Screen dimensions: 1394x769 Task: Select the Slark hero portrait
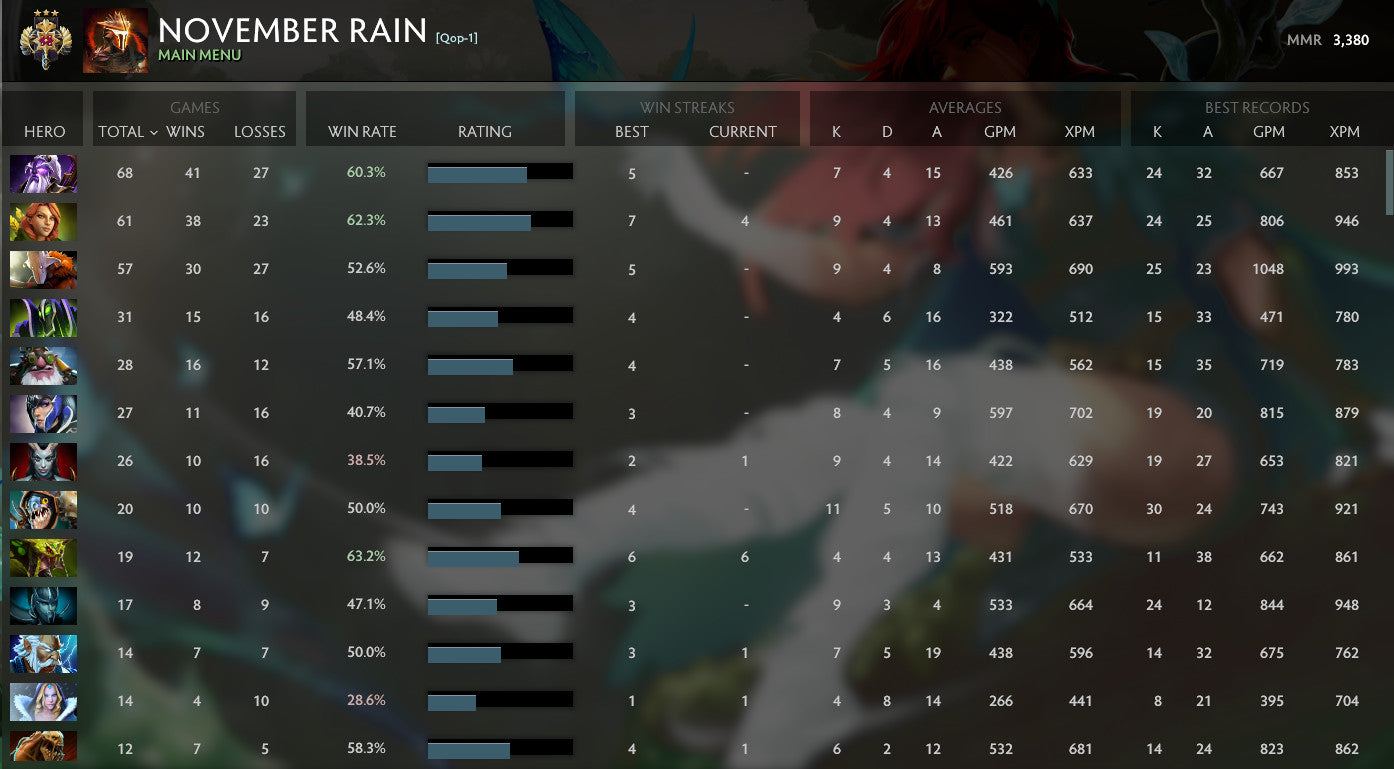tap(43, 509)
